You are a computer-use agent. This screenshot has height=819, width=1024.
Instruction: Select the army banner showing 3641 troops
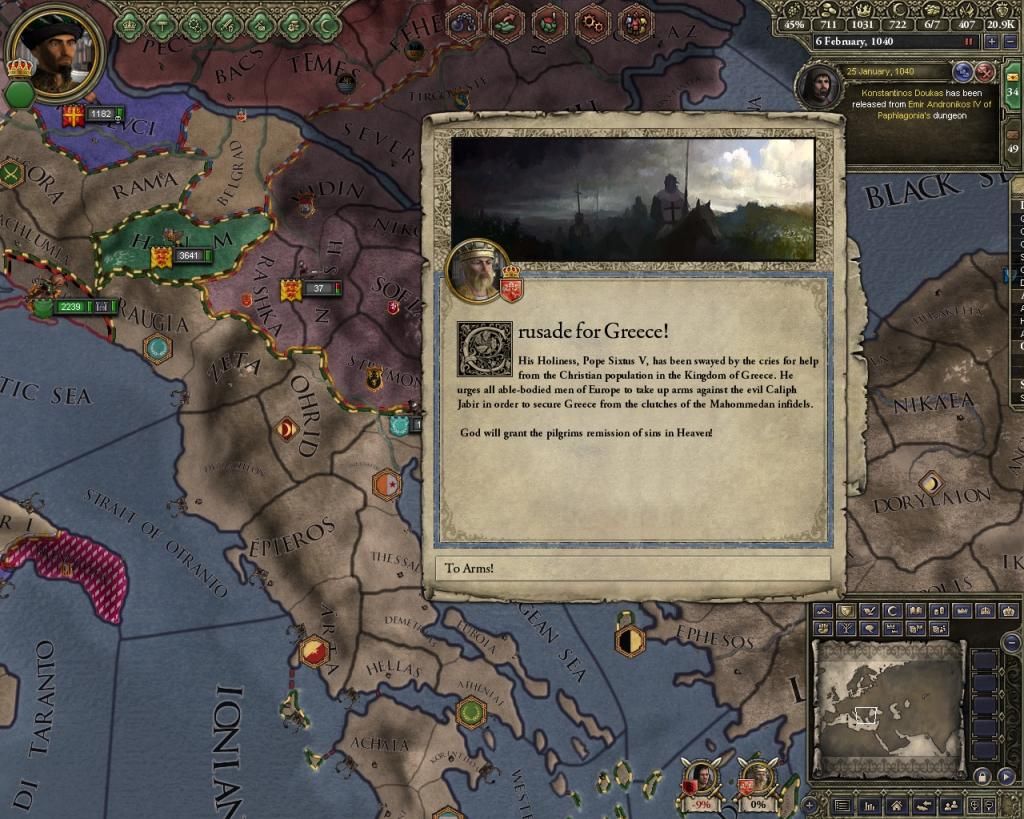(177, 257)
